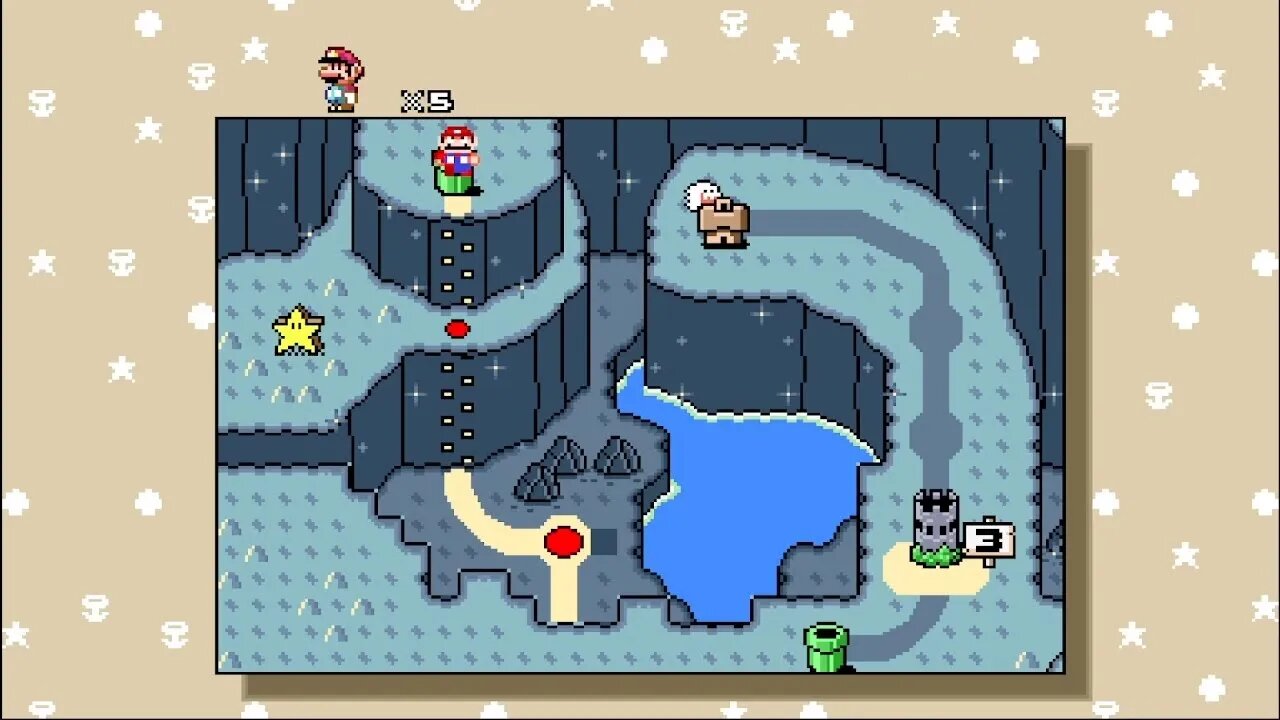The image size is (1280, 720).
Task: Select the green warp pipe
Action: pos(826,647)
